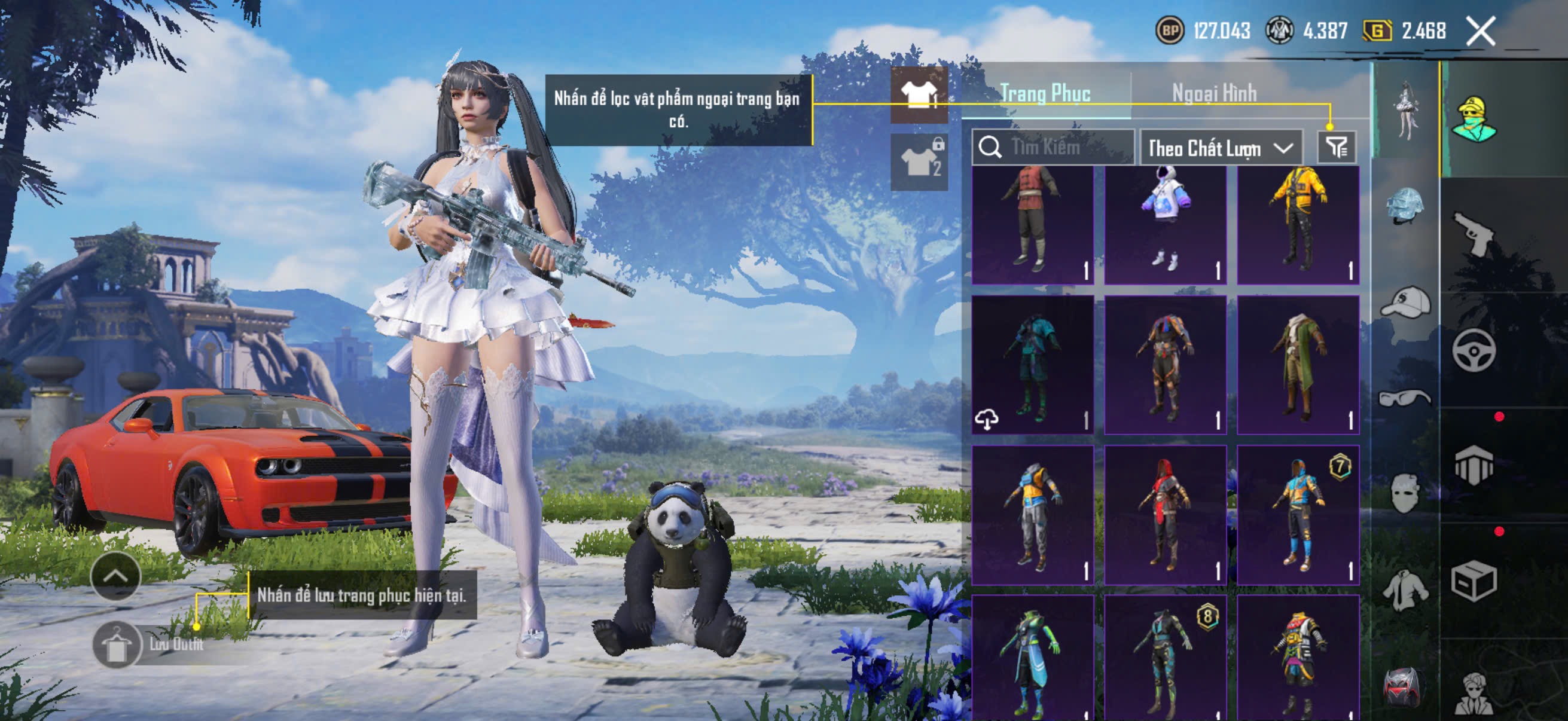Open the baseball cap headwear category
The height and width of the screenshot is (721, 1568).
coord(1405,303)
